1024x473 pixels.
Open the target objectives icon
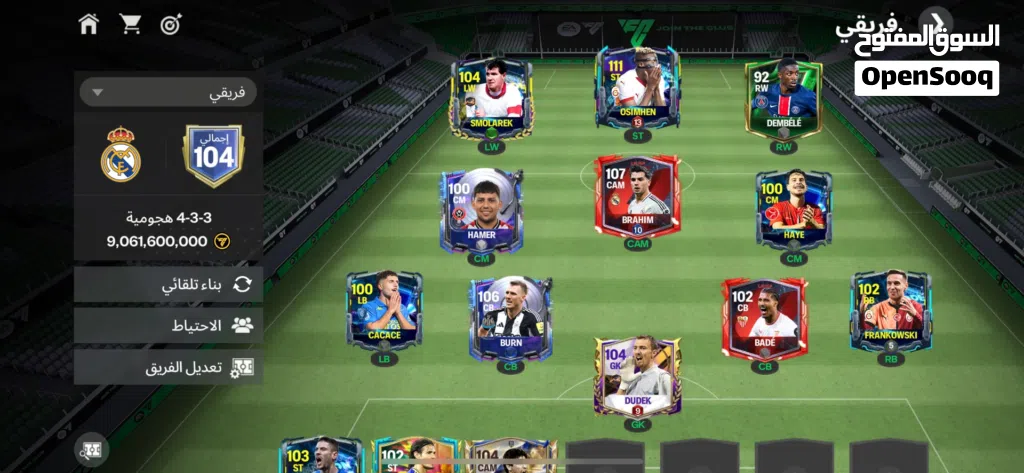(171, 23)
